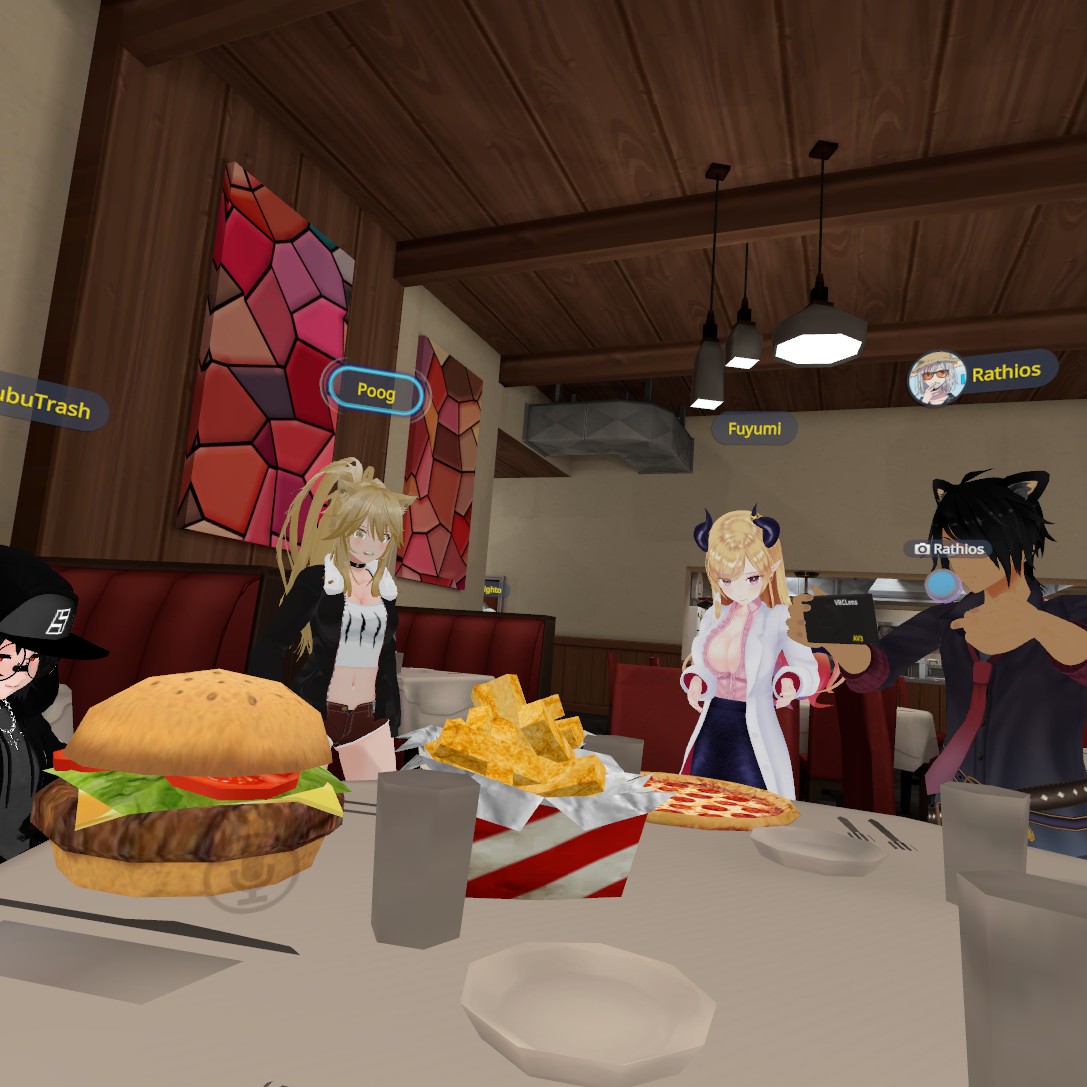The height and width of the screenshot is (1087, 1087).
Task: Select the Rathios camera label
Action: point(948,549)
